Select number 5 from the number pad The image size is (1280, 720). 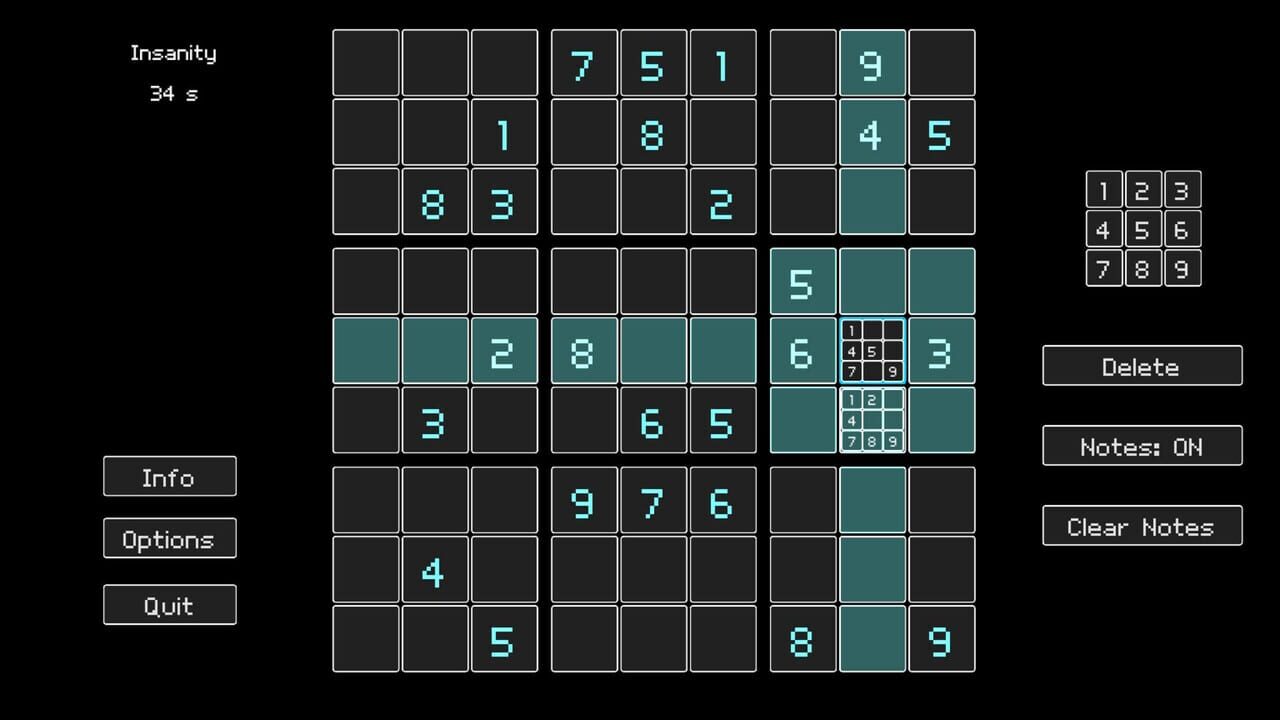pos(1143,229)
